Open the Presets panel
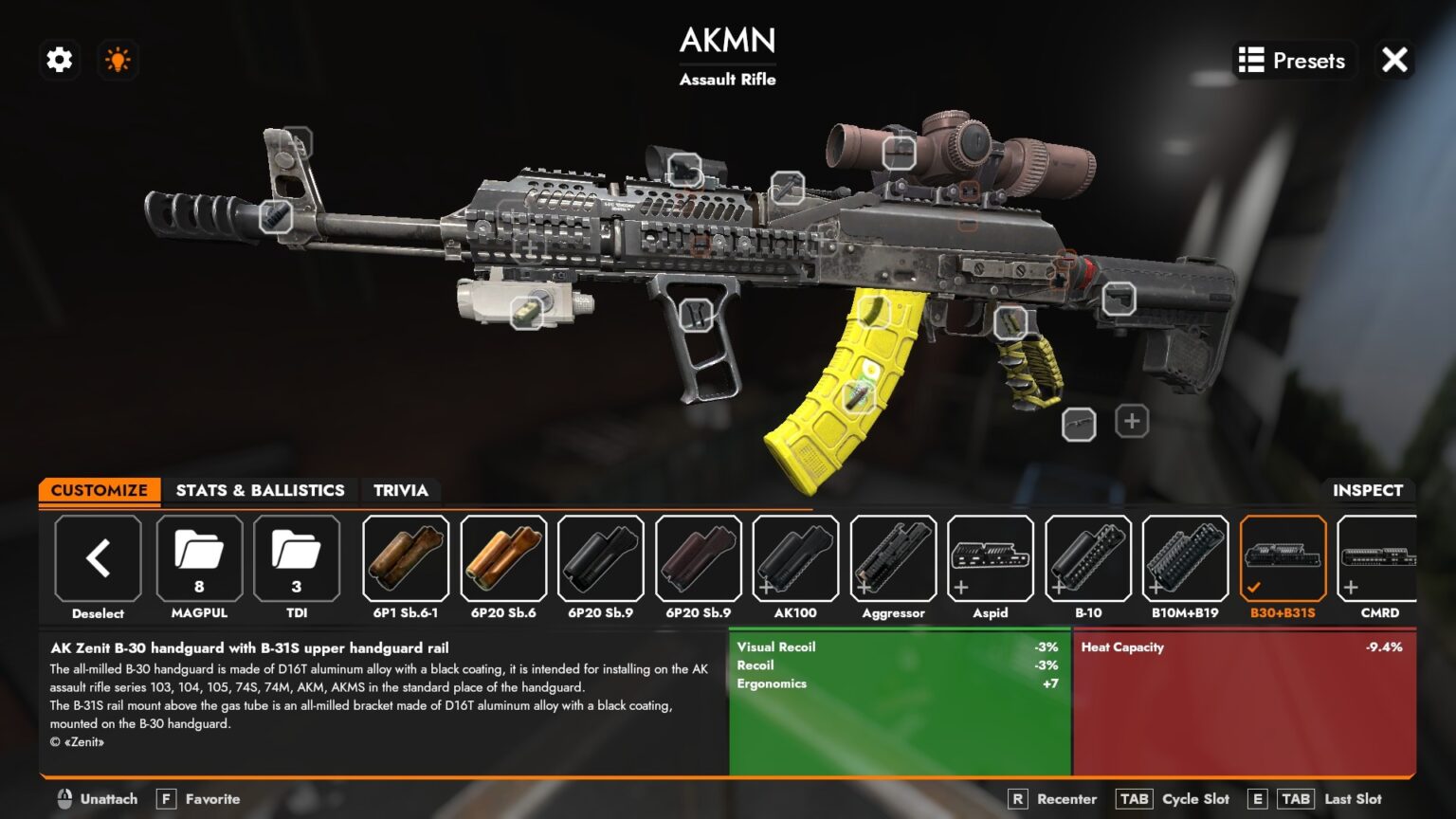Image resolution: width=1456 pixels, height=819 pixels. [x=1293, y=60]
